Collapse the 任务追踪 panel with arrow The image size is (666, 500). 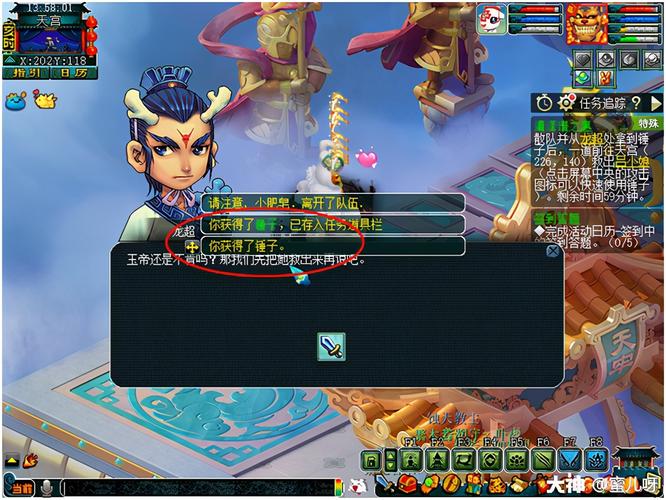tap(655, 102)
